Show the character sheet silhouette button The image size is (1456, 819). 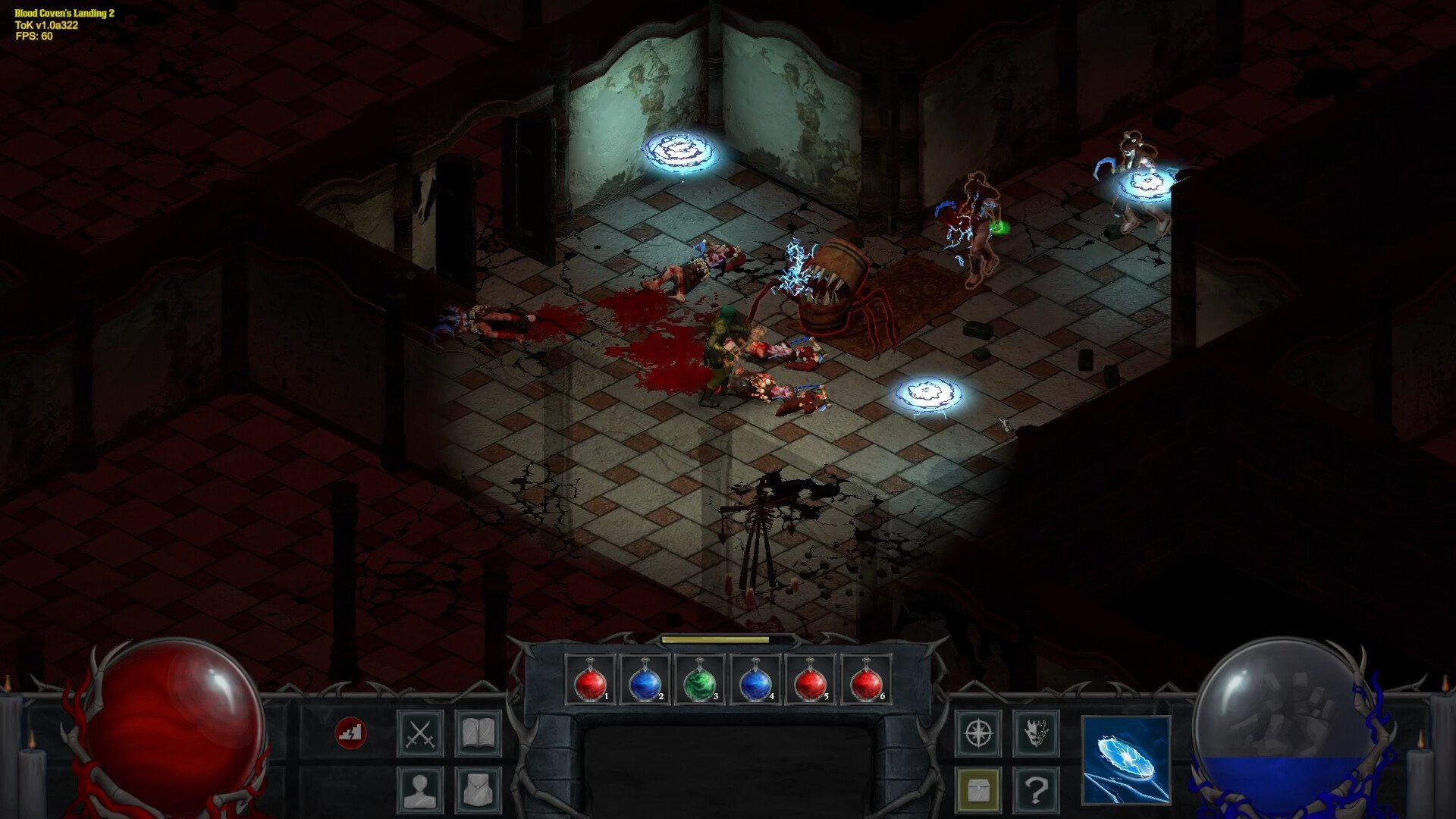click(x=420, y=789)
